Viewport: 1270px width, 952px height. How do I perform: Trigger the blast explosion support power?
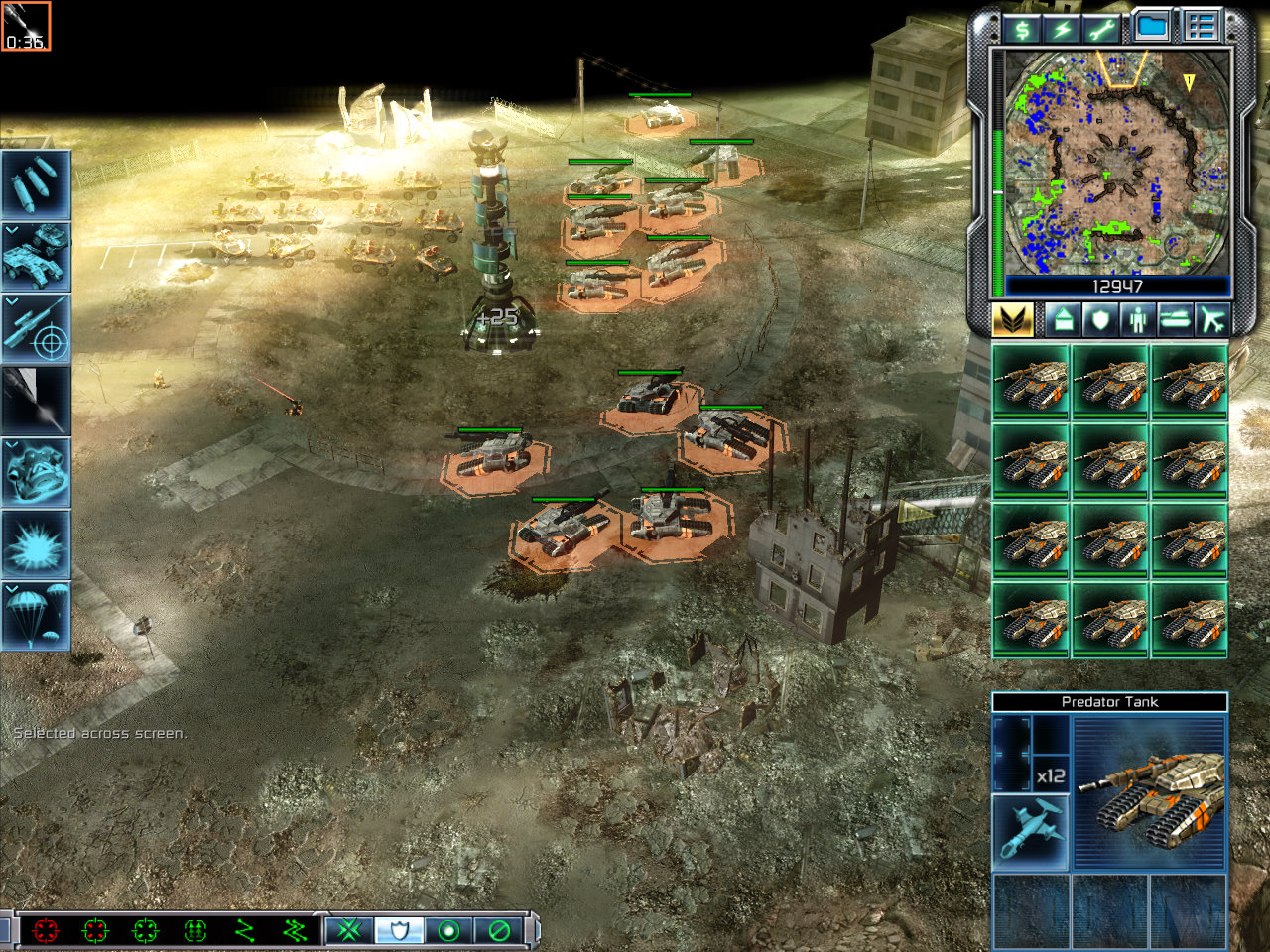[x=36, y=543]
